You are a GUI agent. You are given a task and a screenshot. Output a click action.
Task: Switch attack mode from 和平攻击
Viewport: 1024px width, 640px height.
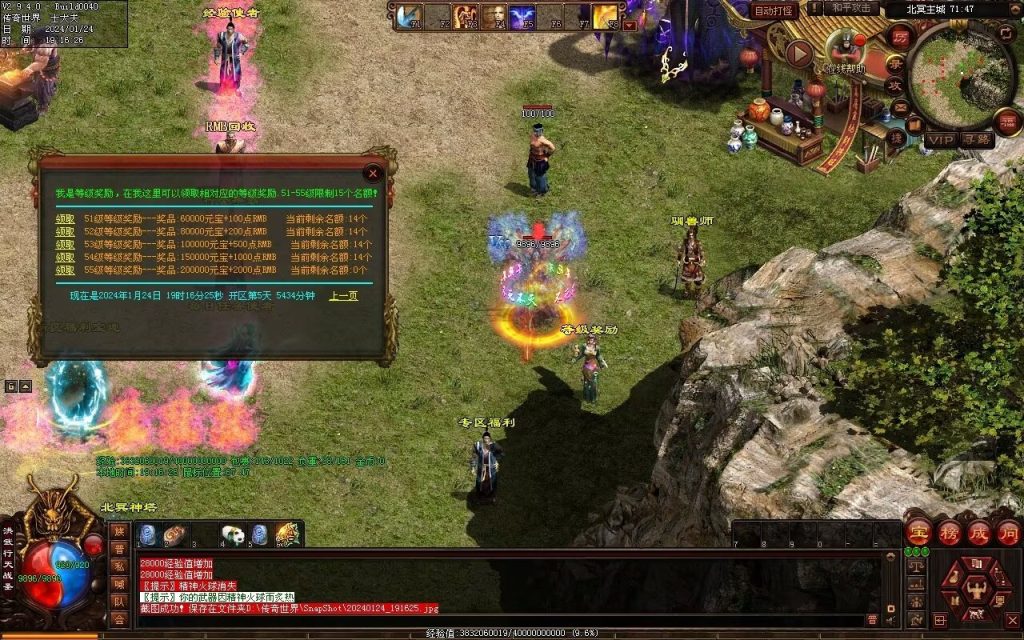click(x=853, y=8)
